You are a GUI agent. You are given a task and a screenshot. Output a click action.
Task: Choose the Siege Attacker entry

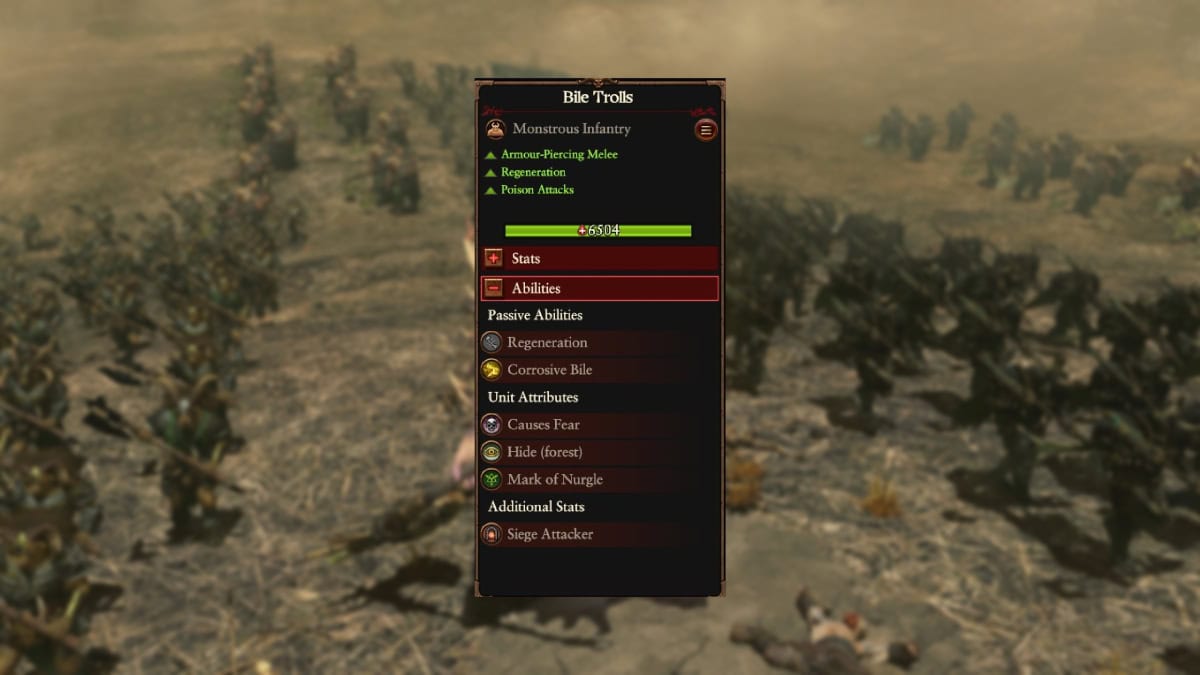(x=549, y=534)
